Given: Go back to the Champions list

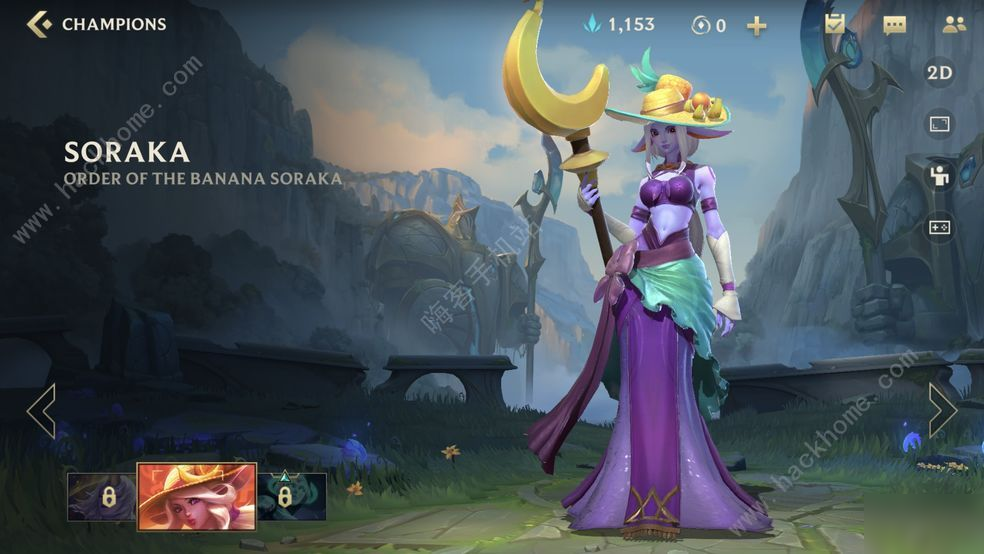Looking at the screenshot, I should (40, 24).
